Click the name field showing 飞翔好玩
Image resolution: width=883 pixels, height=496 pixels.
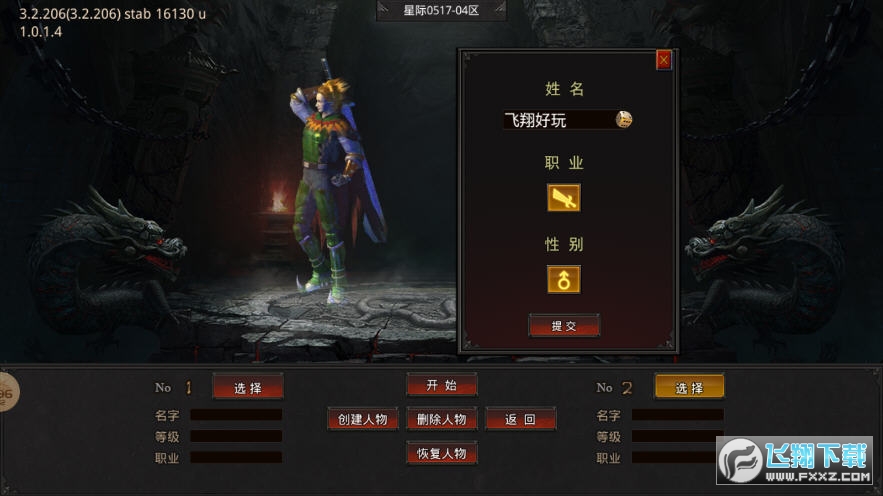click(557, 120)
